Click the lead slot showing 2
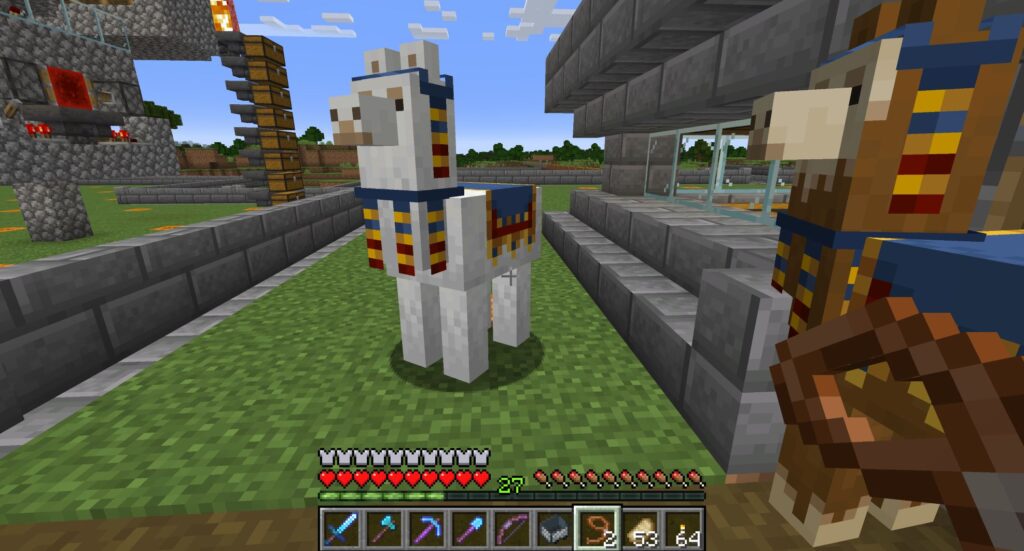1024x551 pixels. click(598, 528)
